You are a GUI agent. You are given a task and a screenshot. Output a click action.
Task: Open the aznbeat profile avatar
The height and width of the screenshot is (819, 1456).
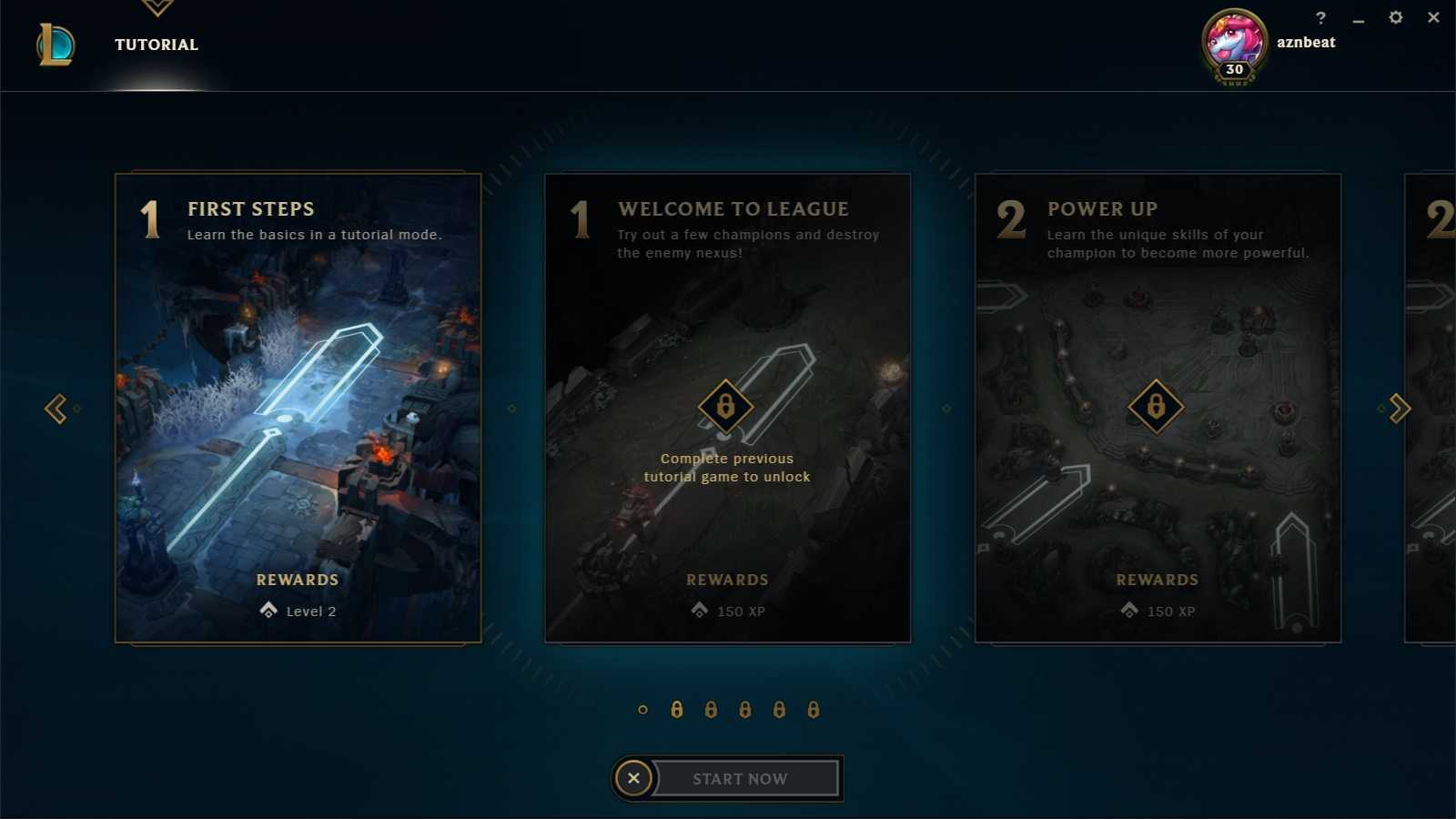1234,41
